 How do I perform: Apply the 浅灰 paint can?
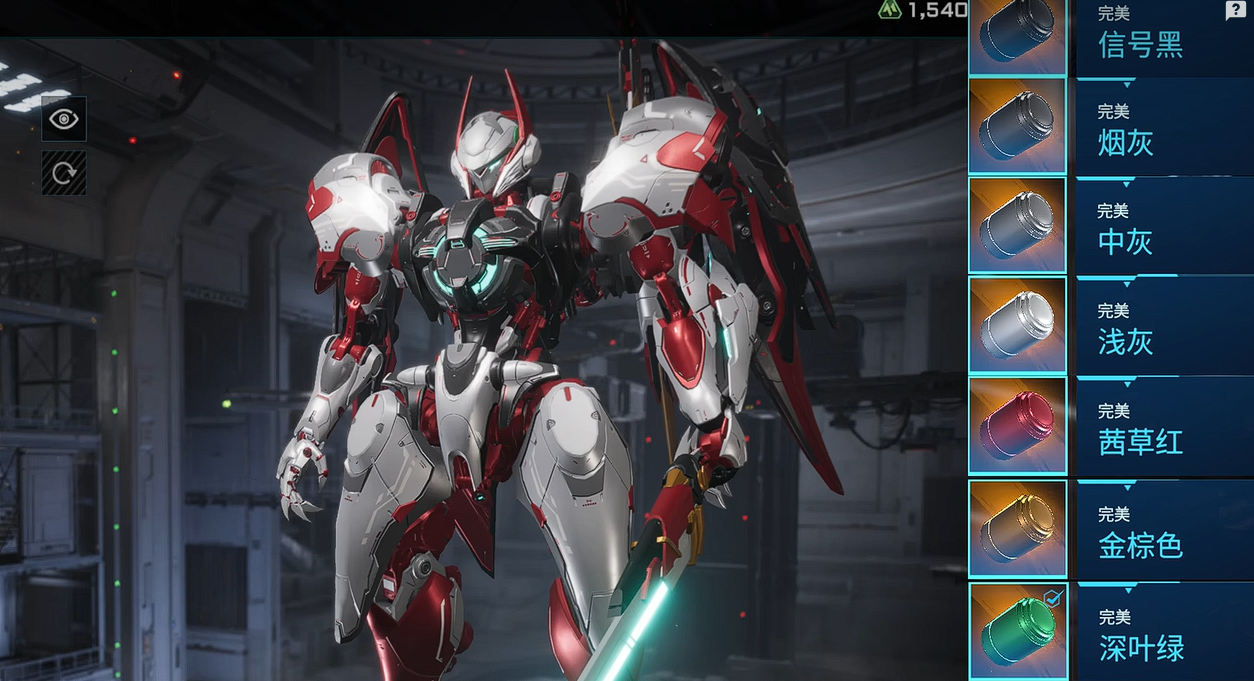1017,325
